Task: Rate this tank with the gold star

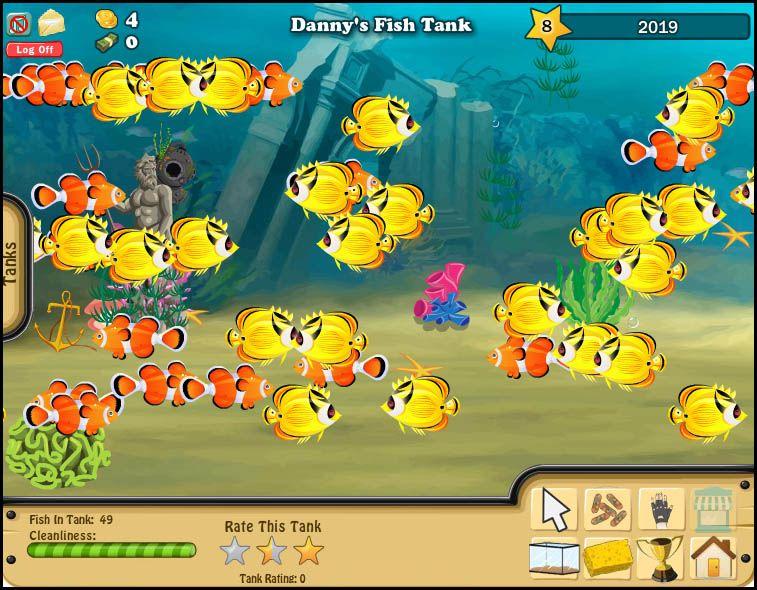Action: (x=309, y=551)
